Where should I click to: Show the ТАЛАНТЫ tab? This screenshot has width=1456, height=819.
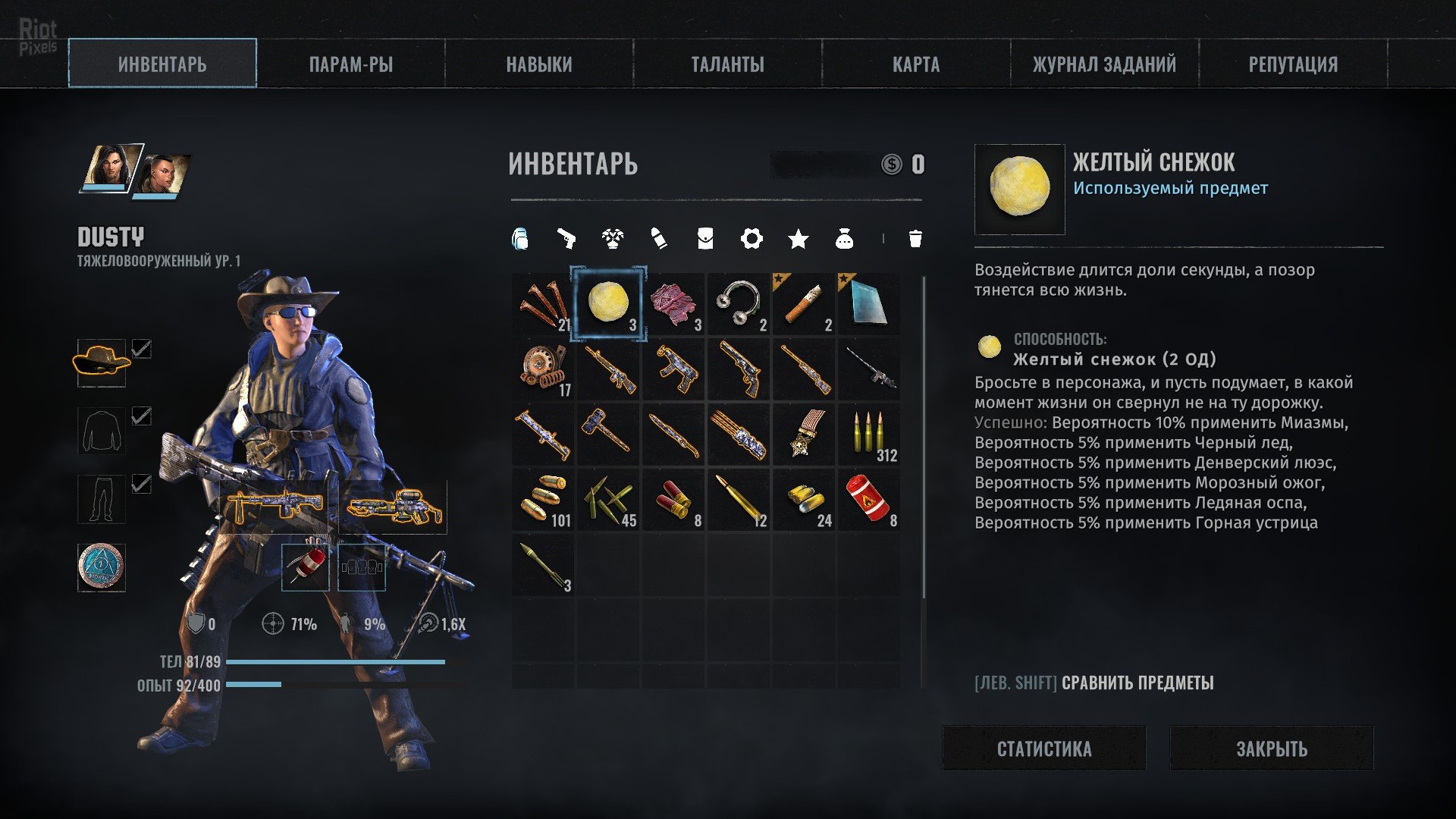[727, 64]
